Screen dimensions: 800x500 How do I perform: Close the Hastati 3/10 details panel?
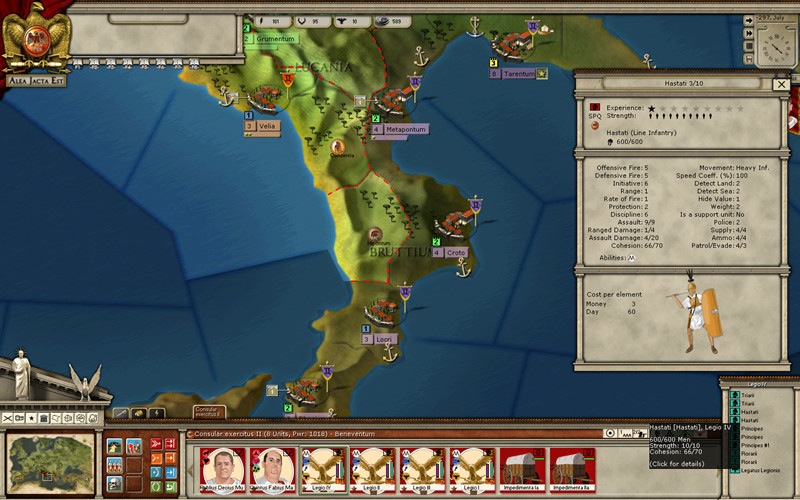coord(781,85)
